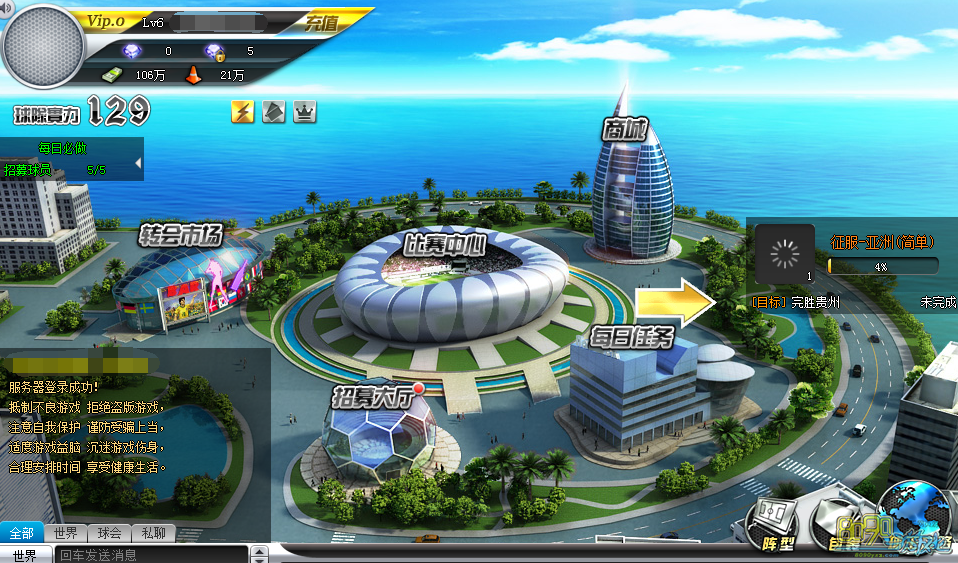Open the 充值 recharge button
This screenshot has height=563, width=958.
point(321,21)
